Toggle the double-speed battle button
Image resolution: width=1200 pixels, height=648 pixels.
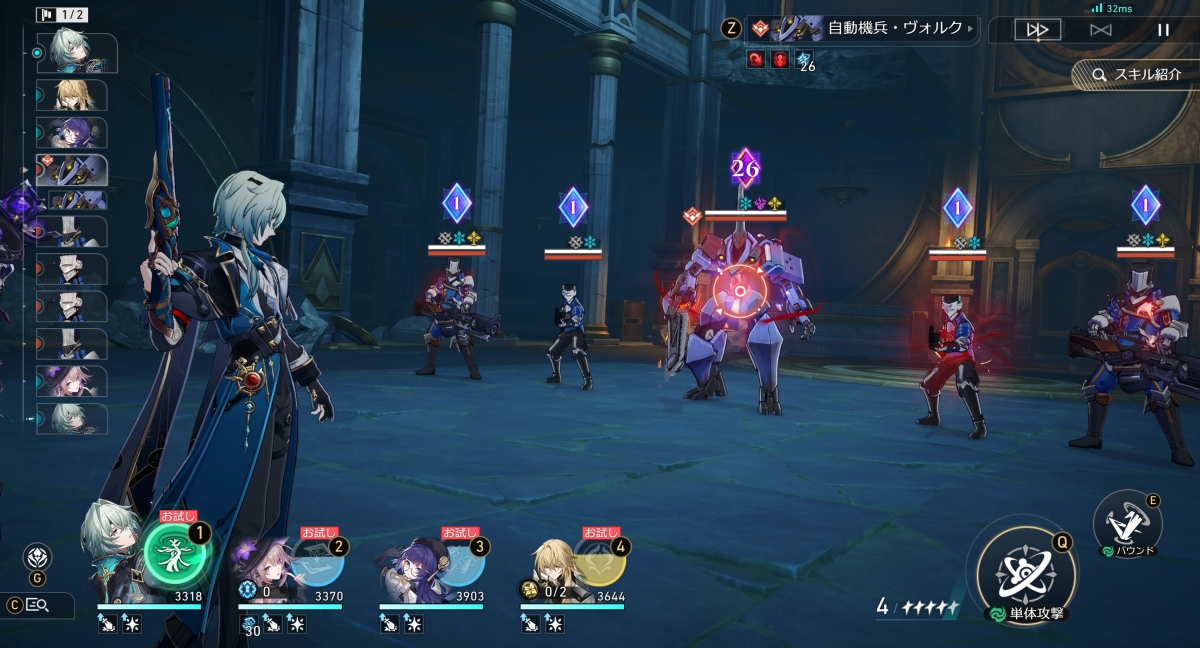(x=1037, y=30)
